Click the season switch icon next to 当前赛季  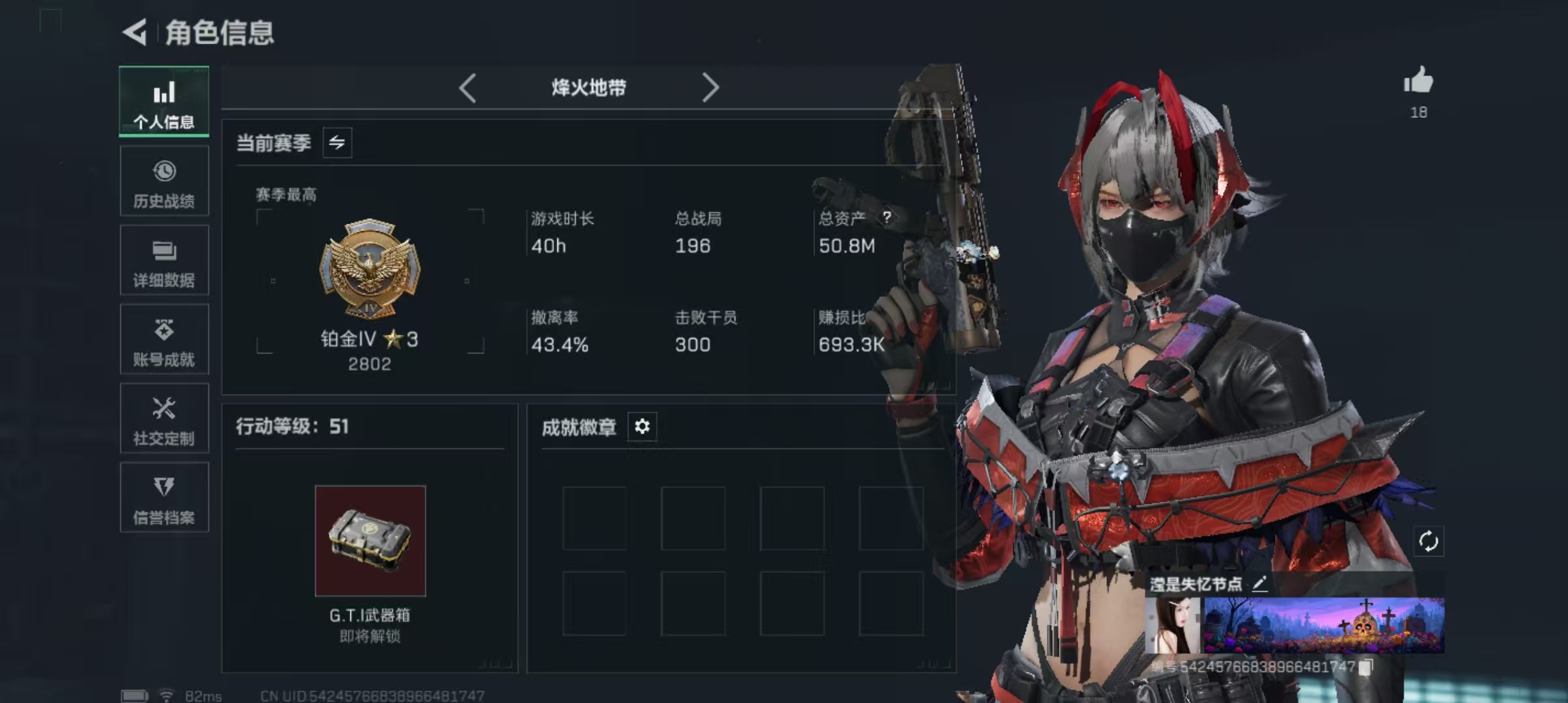point(338,143)
